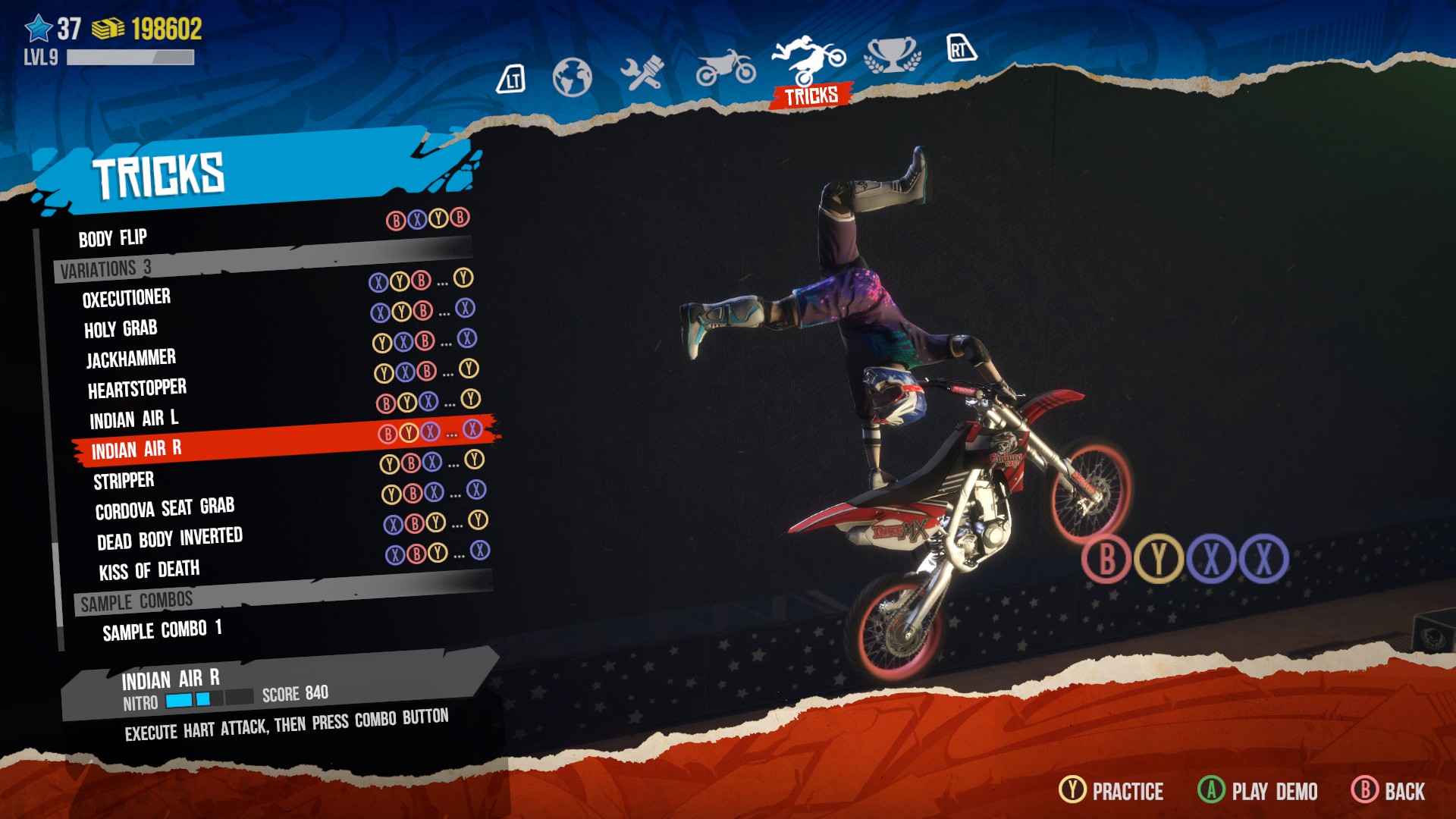This screenshot has width=1456, height=819.
Task: Open the trophy events icon
Action: tap(891, 56)
